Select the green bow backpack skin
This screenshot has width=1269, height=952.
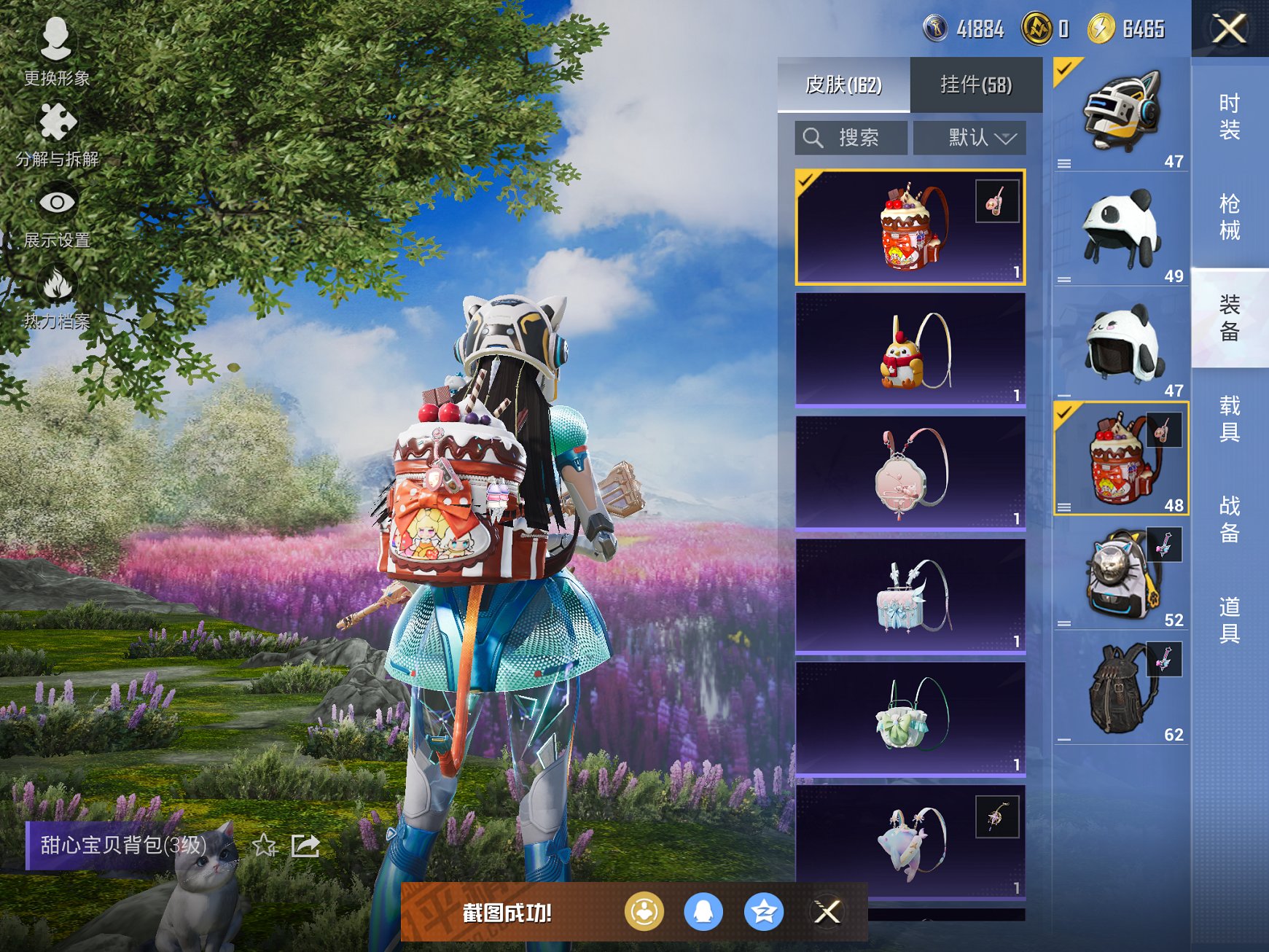[x=910, y=718]
